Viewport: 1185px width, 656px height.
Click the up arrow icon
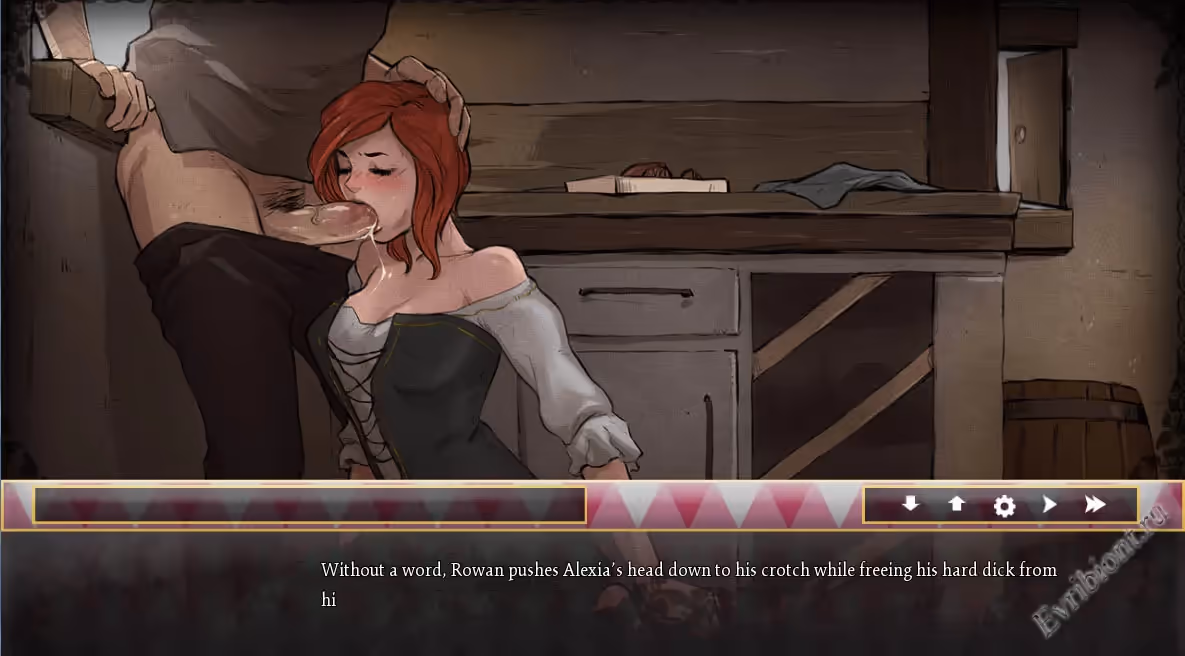click(x=957, y=504)
